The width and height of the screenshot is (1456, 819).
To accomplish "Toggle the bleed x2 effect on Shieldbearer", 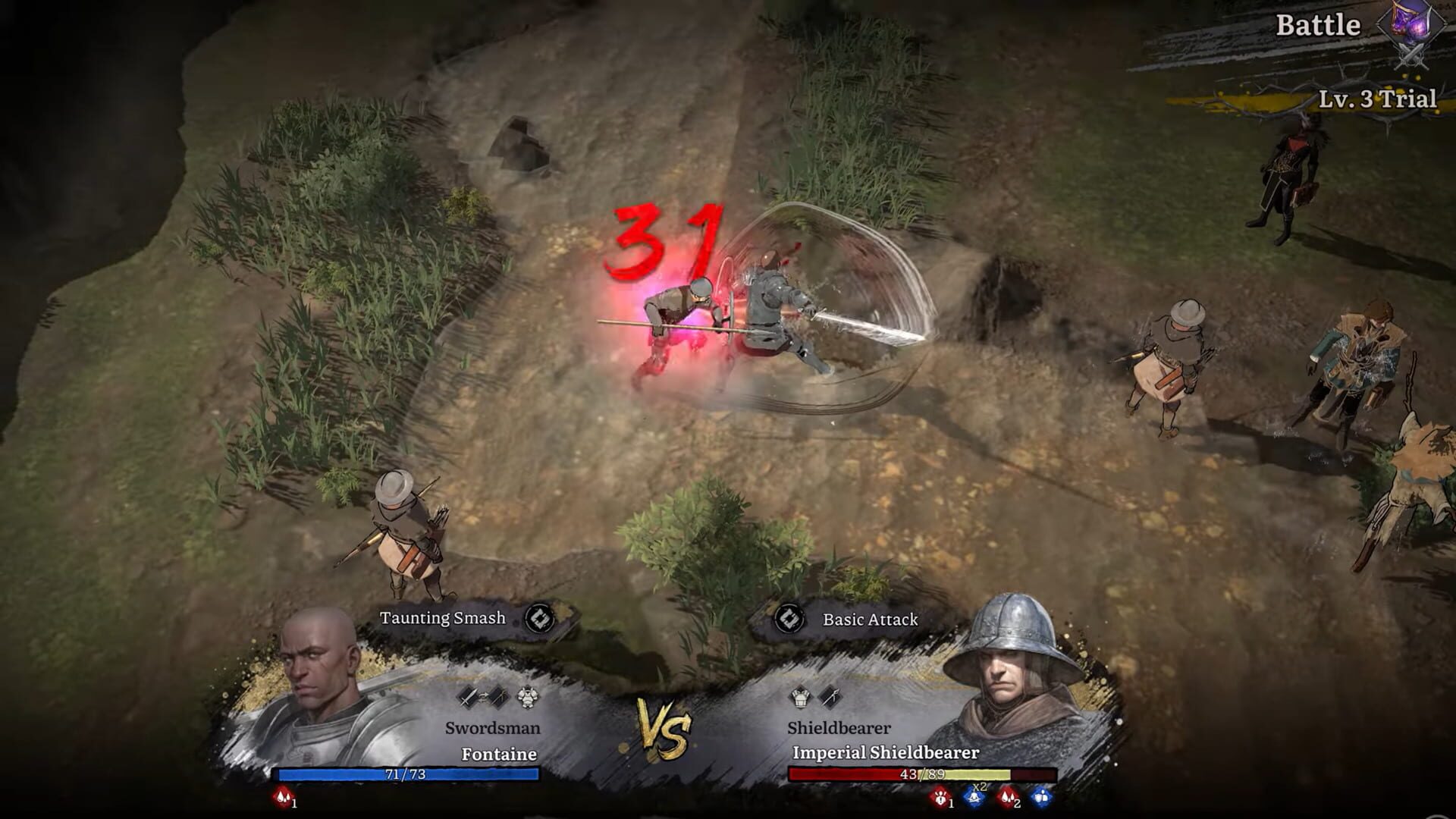I will pyautogui.click(x=1007, y=798).
